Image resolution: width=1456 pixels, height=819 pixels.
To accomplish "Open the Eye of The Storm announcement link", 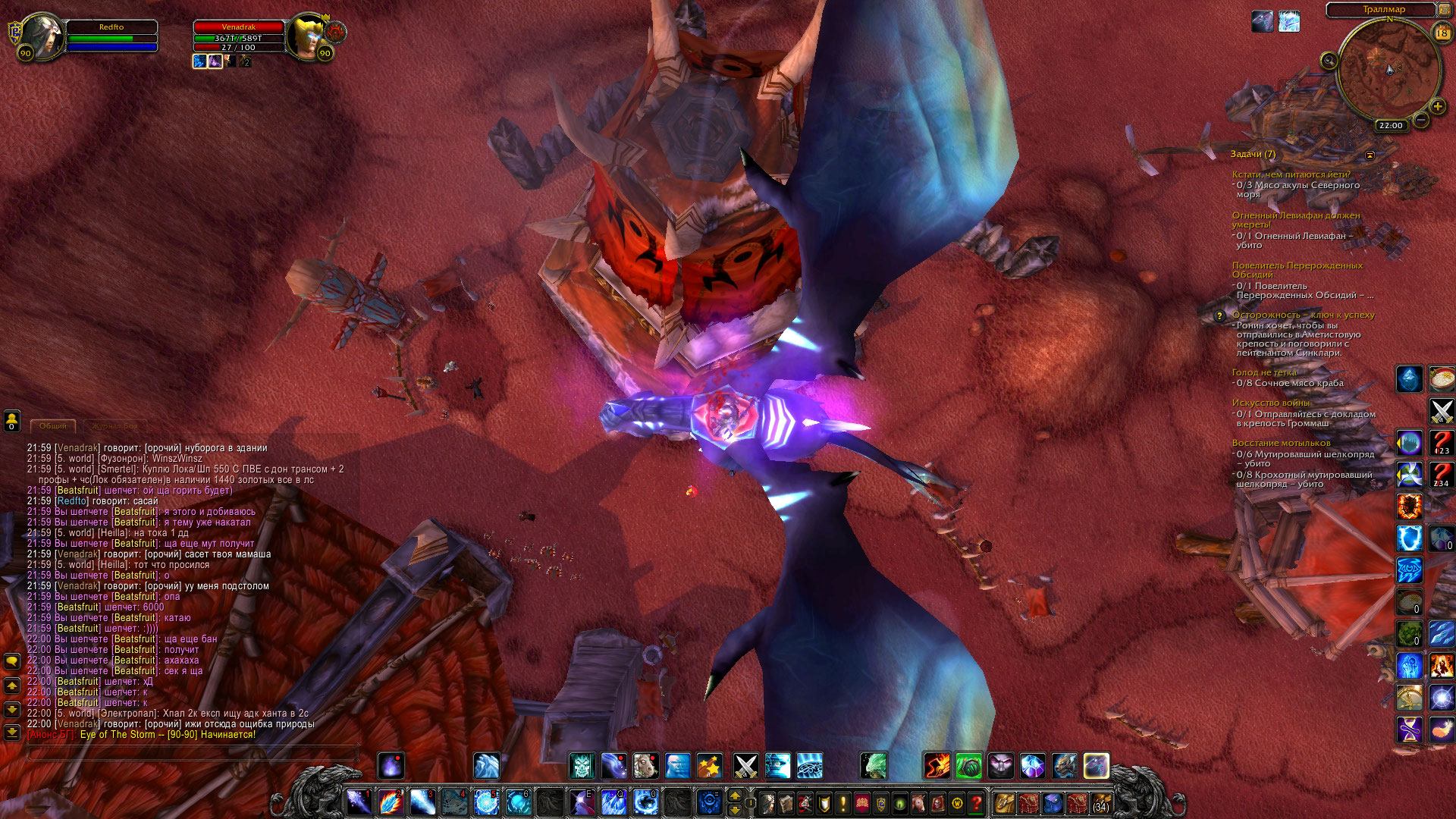I will point(168,735).
